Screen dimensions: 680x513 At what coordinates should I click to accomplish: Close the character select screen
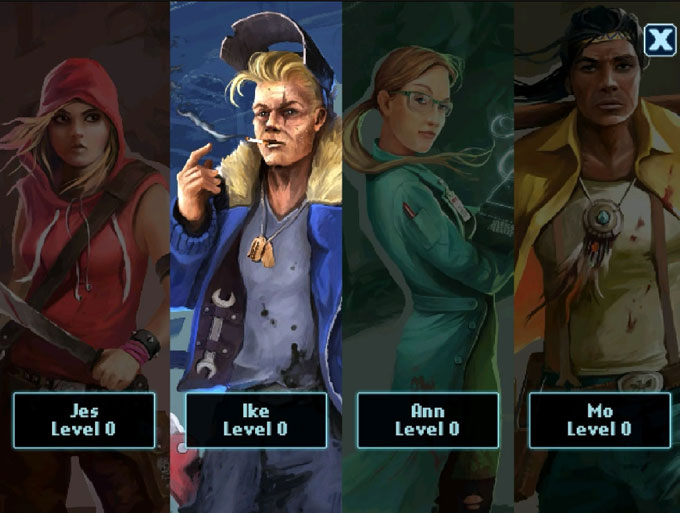tap(659, 40)
